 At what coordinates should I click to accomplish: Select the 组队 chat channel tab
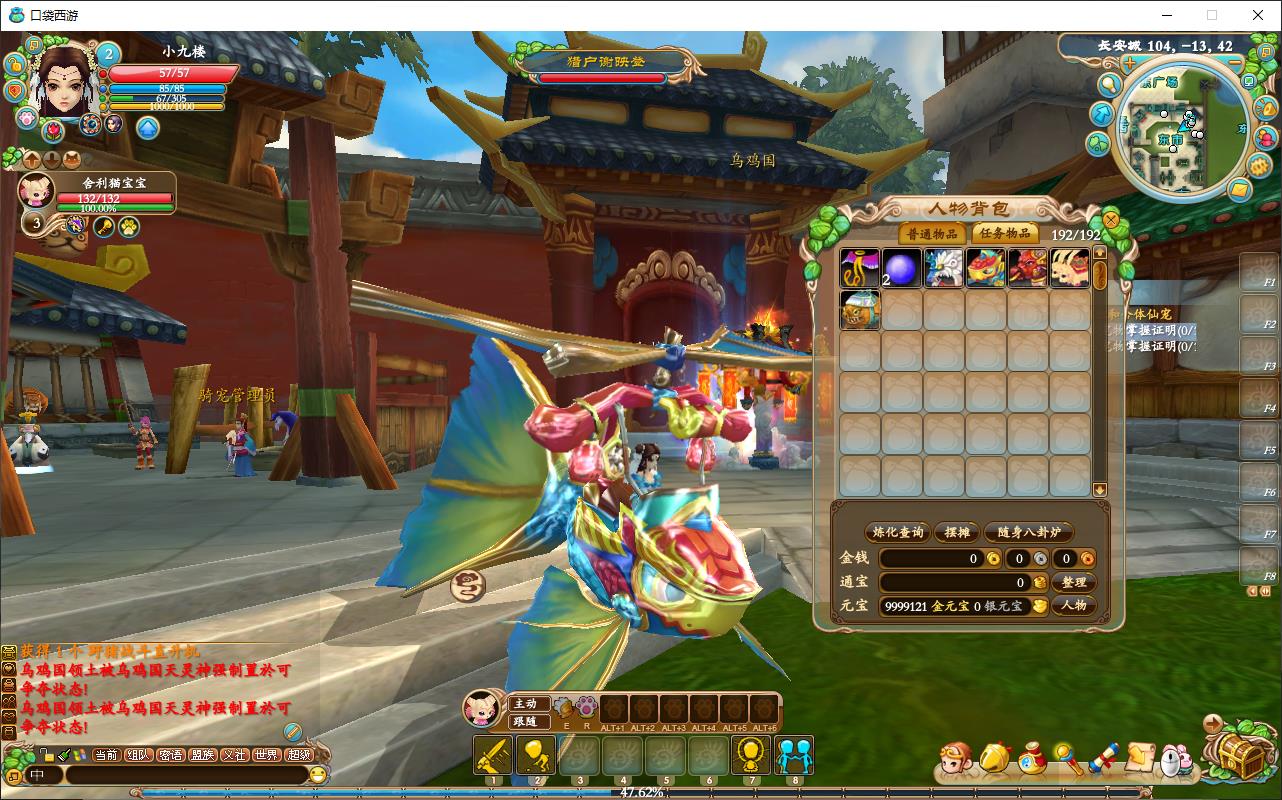tap(139, 755)
